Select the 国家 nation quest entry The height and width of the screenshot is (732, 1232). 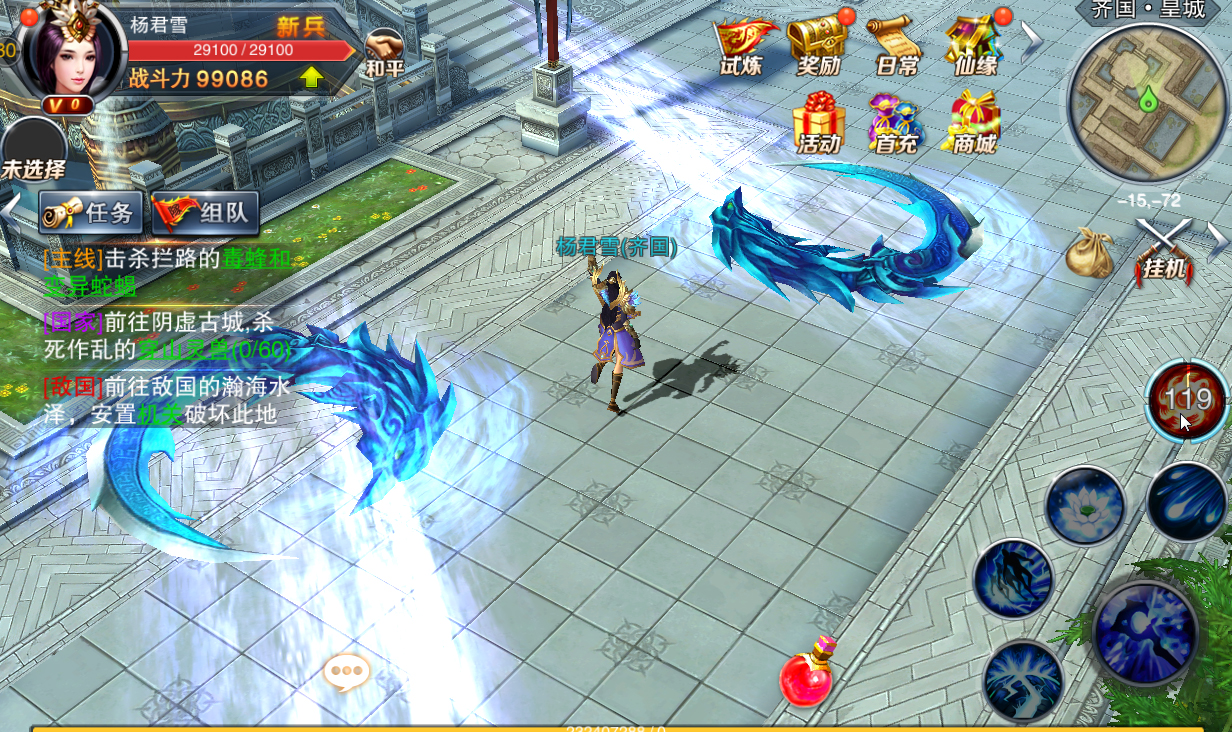point(165,336)
